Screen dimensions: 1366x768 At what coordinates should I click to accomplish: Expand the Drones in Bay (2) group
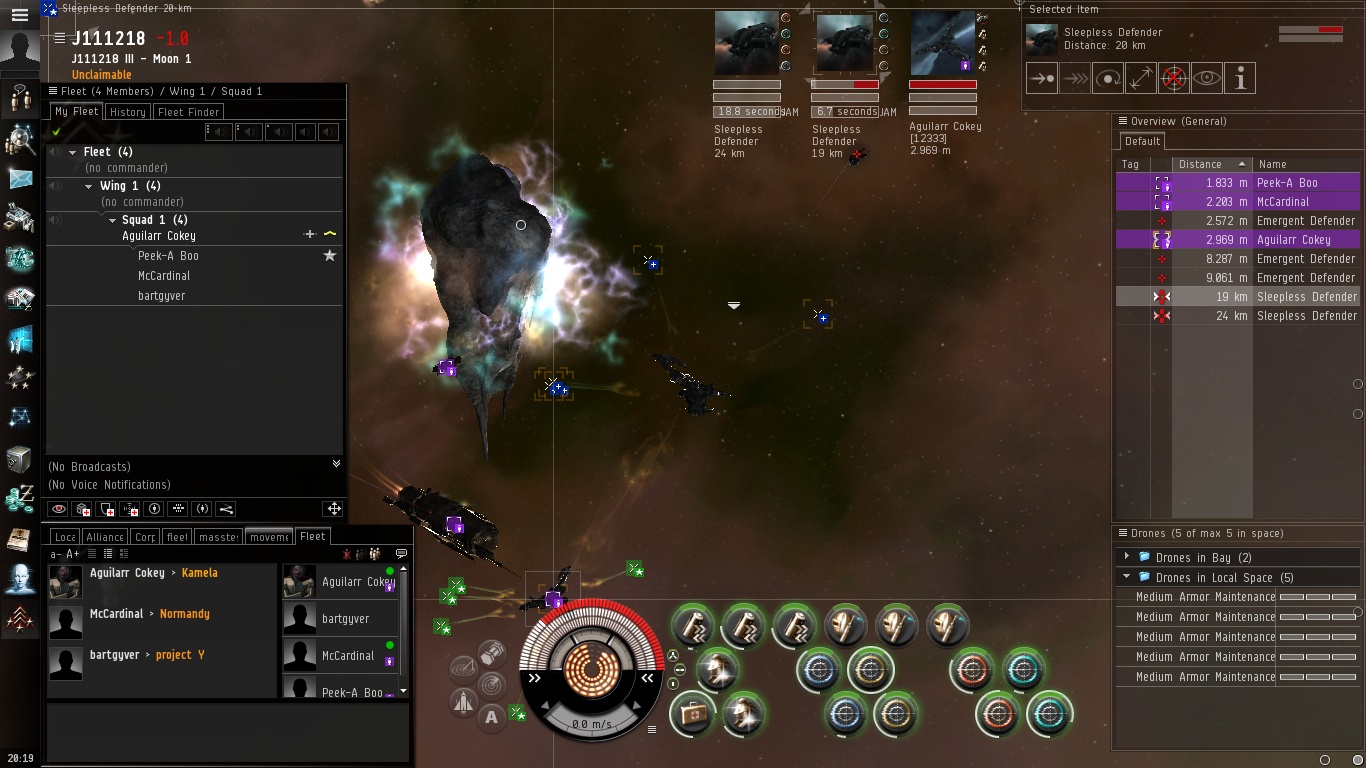tap(1127, 557)
